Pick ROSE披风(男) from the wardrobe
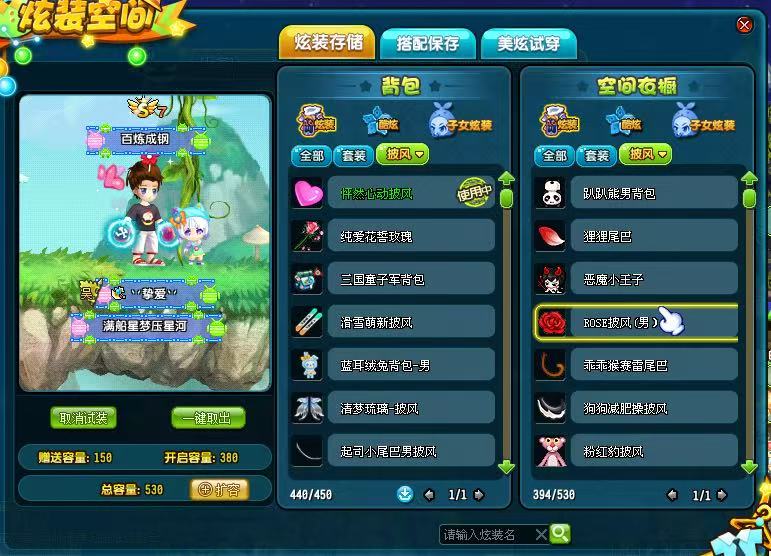 635,323
